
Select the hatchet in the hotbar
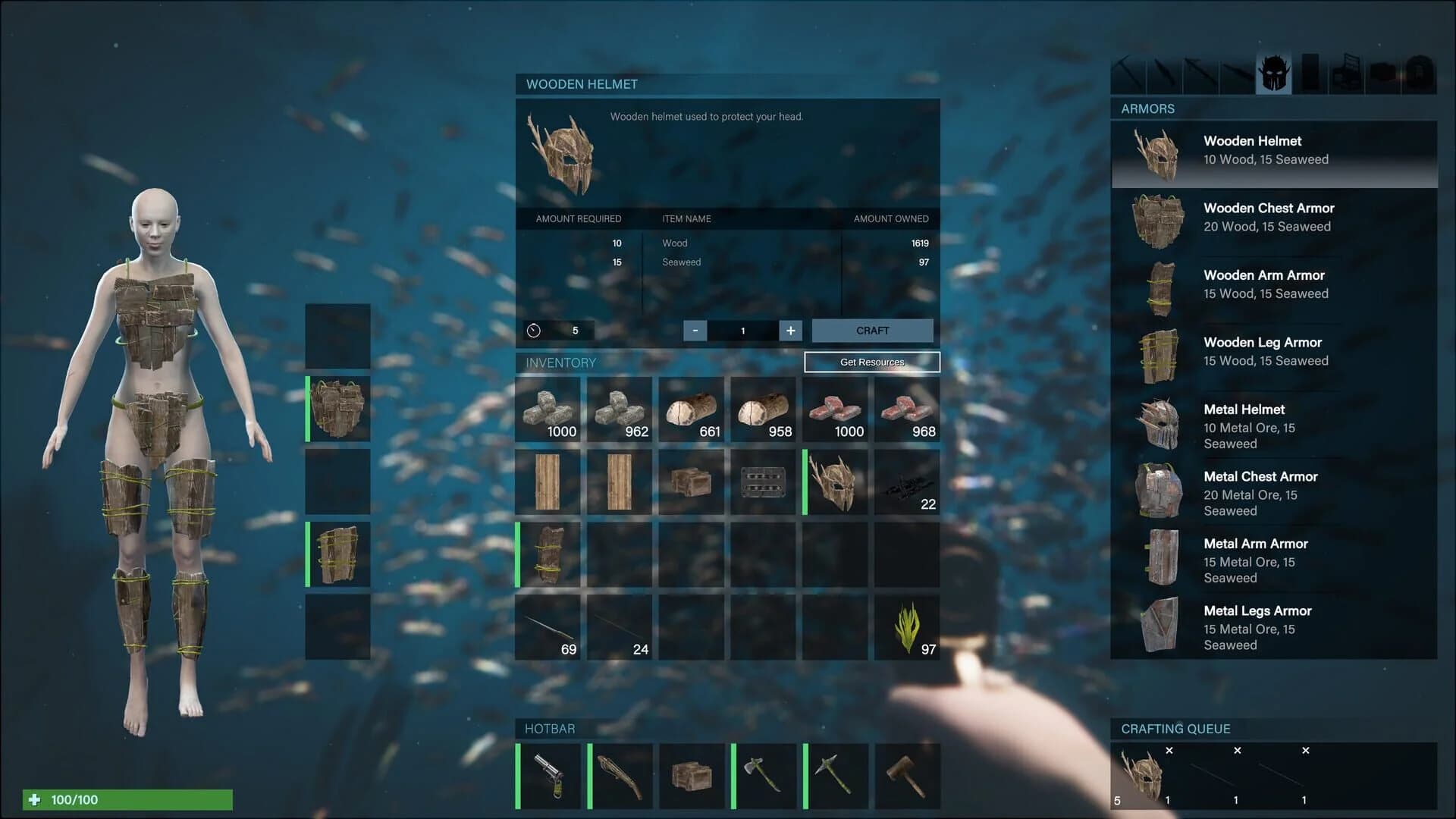pos(764,775)
